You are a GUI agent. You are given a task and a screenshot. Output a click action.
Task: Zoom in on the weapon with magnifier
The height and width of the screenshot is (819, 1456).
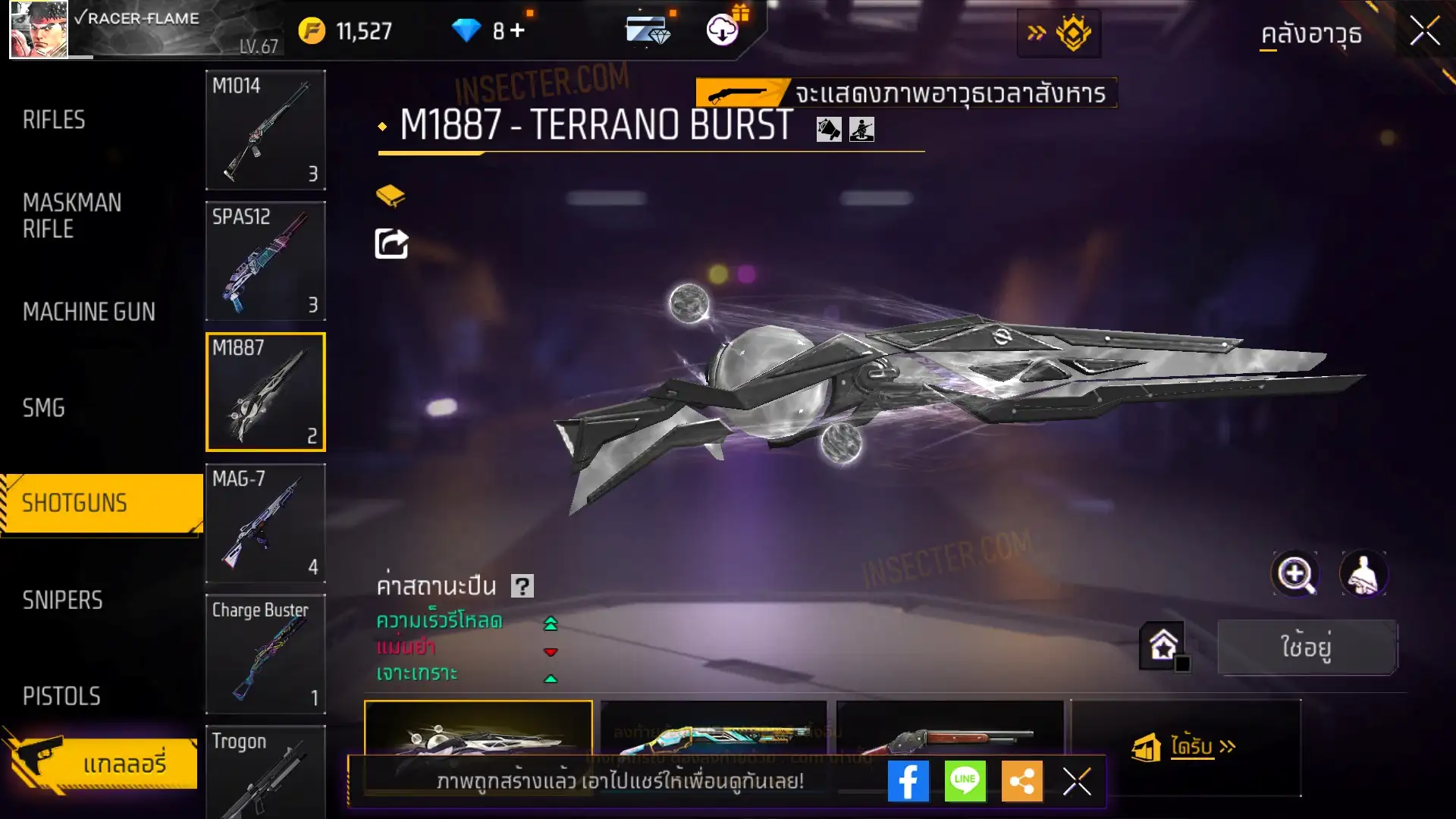click(1294, 574)
